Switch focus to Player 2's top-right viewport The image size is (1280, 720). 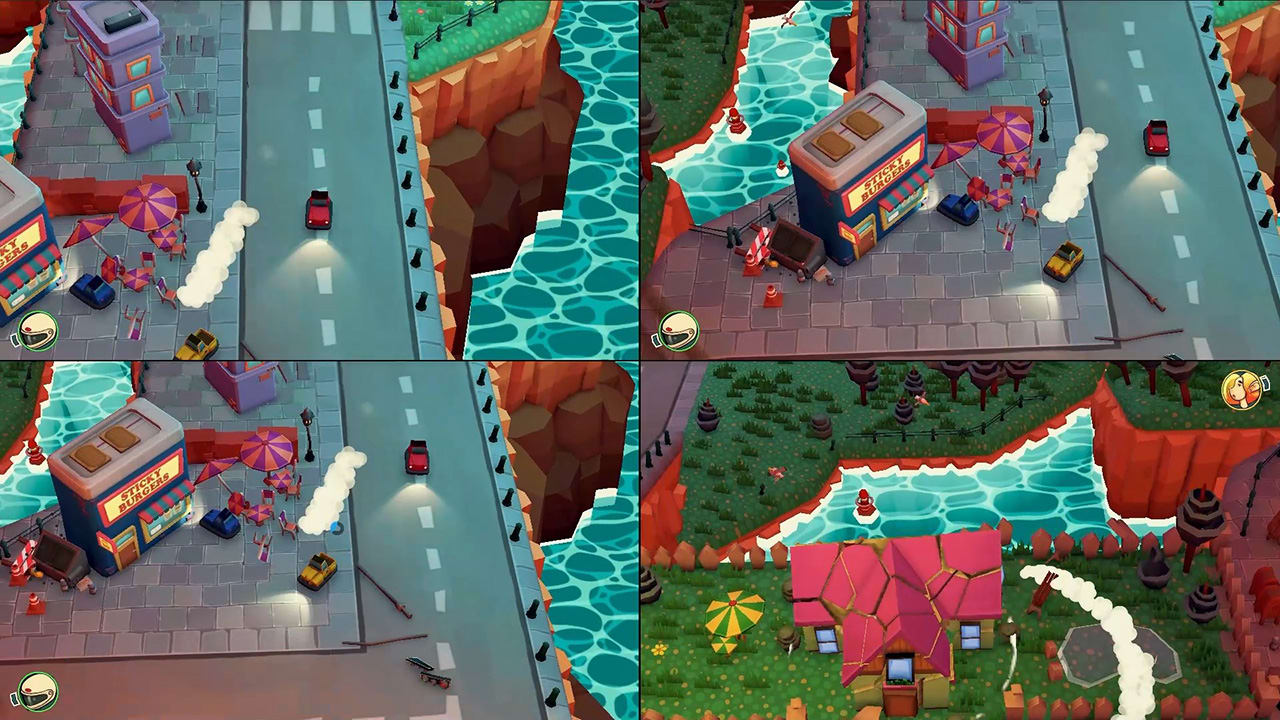click(x=960, y=180)
